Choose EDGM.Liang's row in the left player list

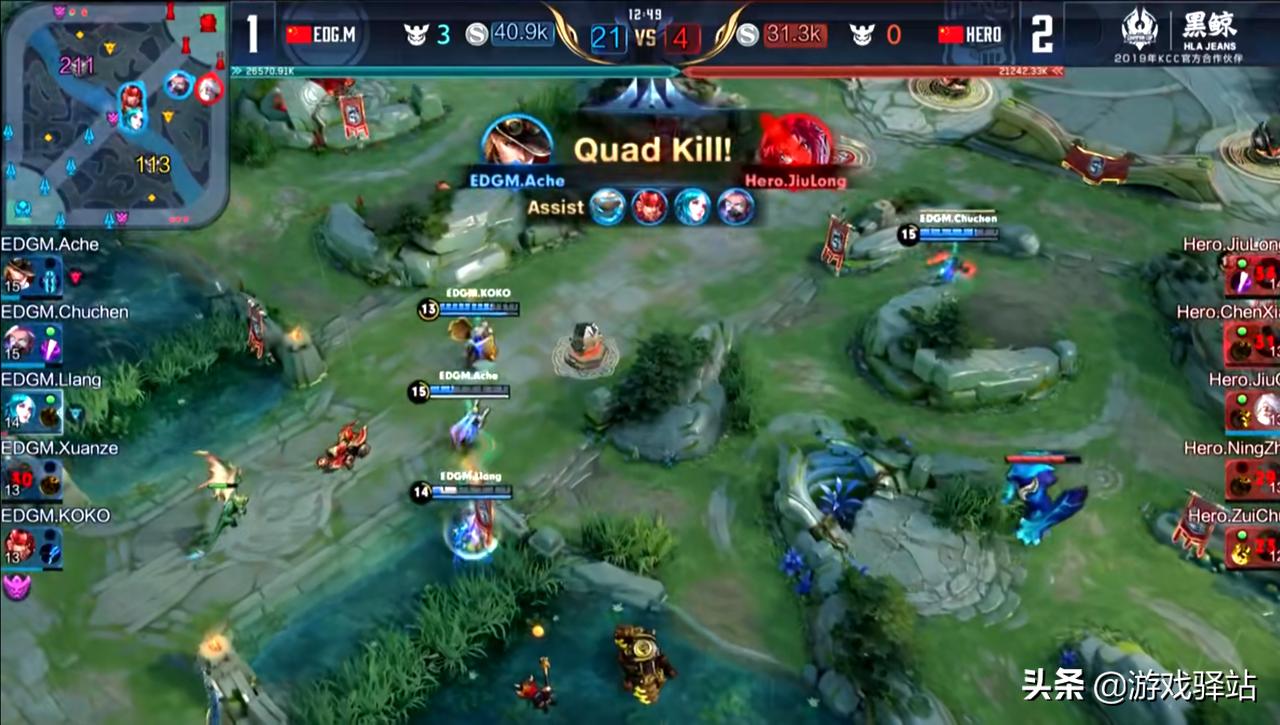(32, 410)
